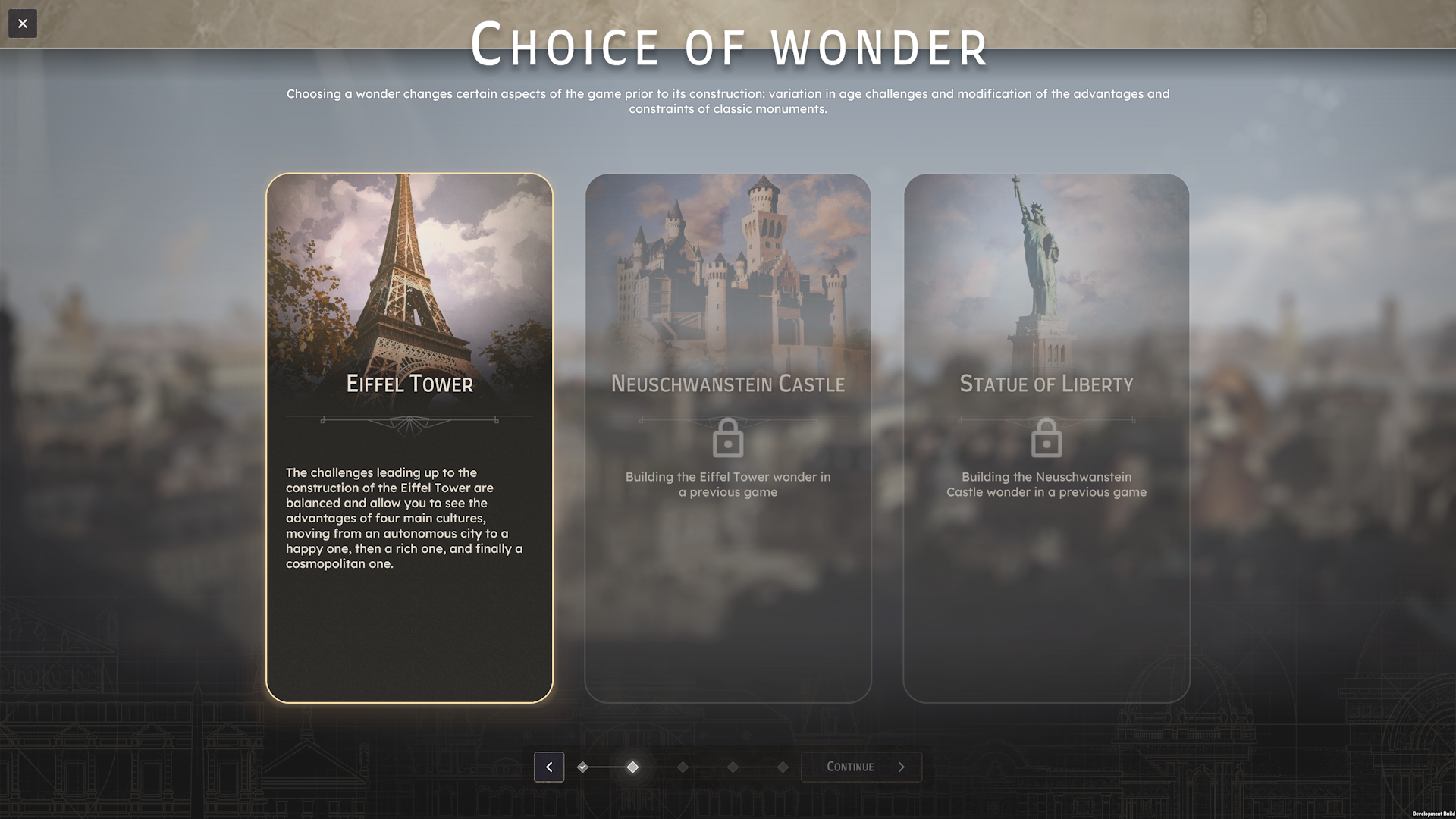Close the Choice of Wonder screen

click(x=23, y=24)
